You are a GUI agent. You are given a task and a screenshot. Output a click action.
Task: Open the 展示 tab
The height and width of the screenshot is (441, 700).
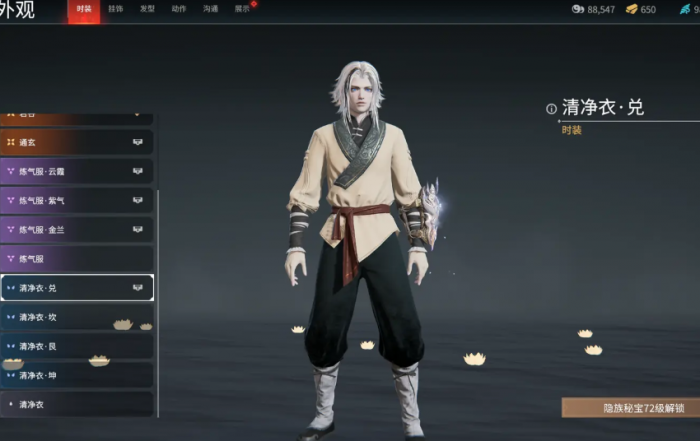click(242, 9)
